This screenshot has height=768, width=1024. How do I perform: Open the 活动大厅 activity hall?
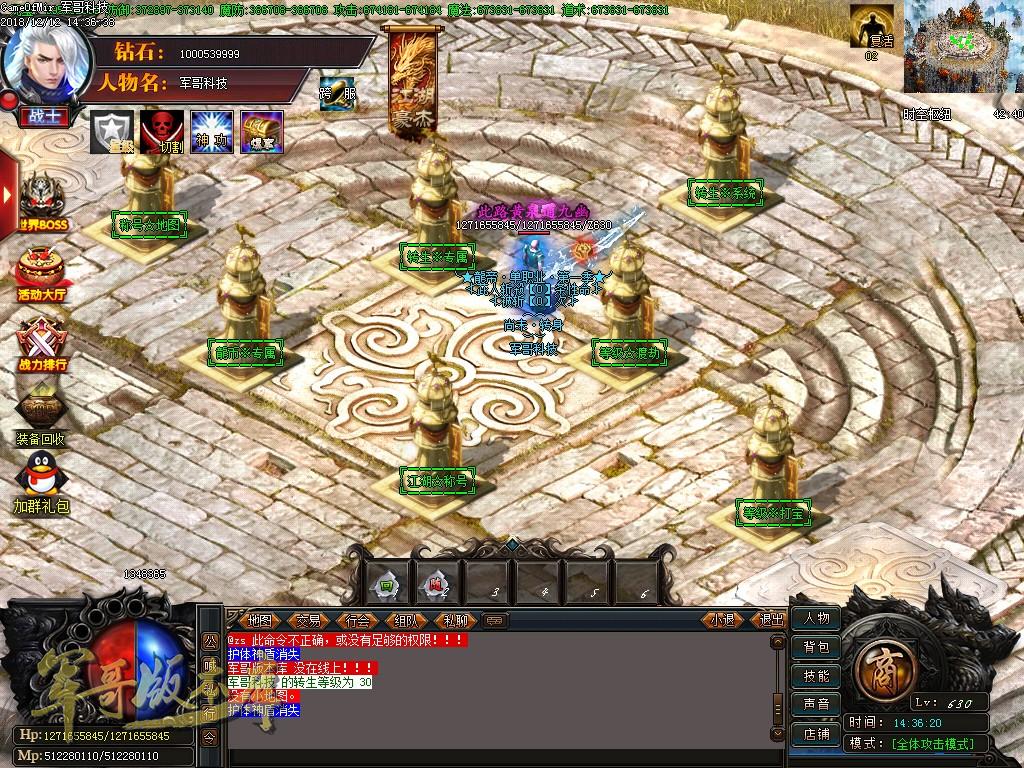pyautogui.click(x=42, y=272)
